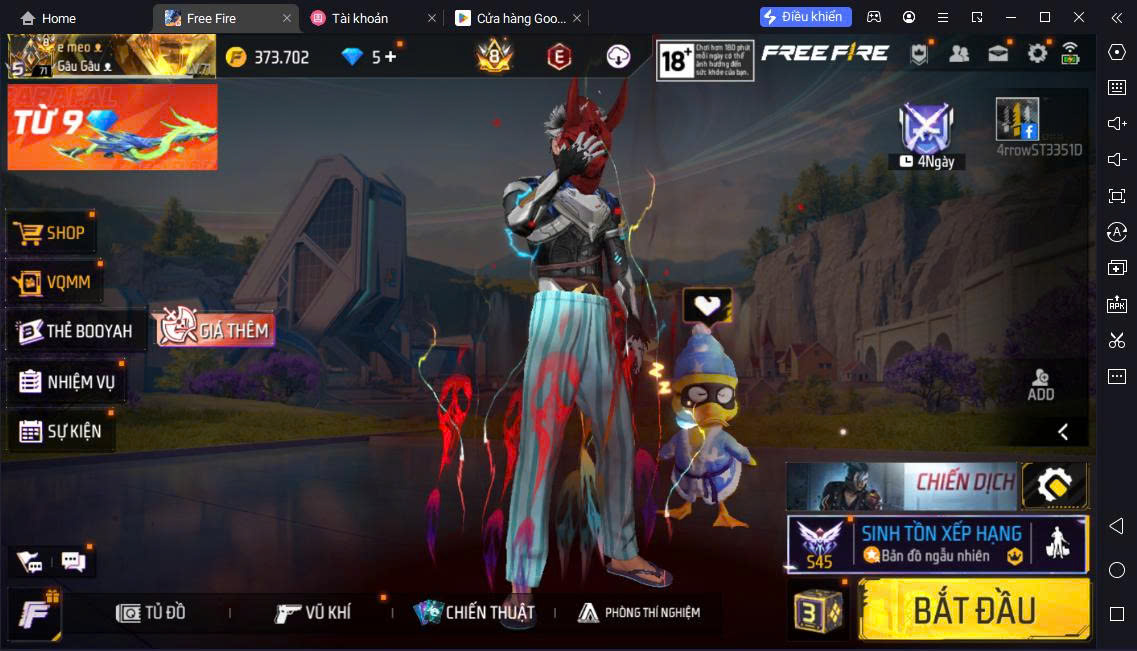Image resolution: width=1137 pixels, height=651 pixels.
Task: Switch to the Tài khoản emulator tab
Action: (x=360, y=18)
